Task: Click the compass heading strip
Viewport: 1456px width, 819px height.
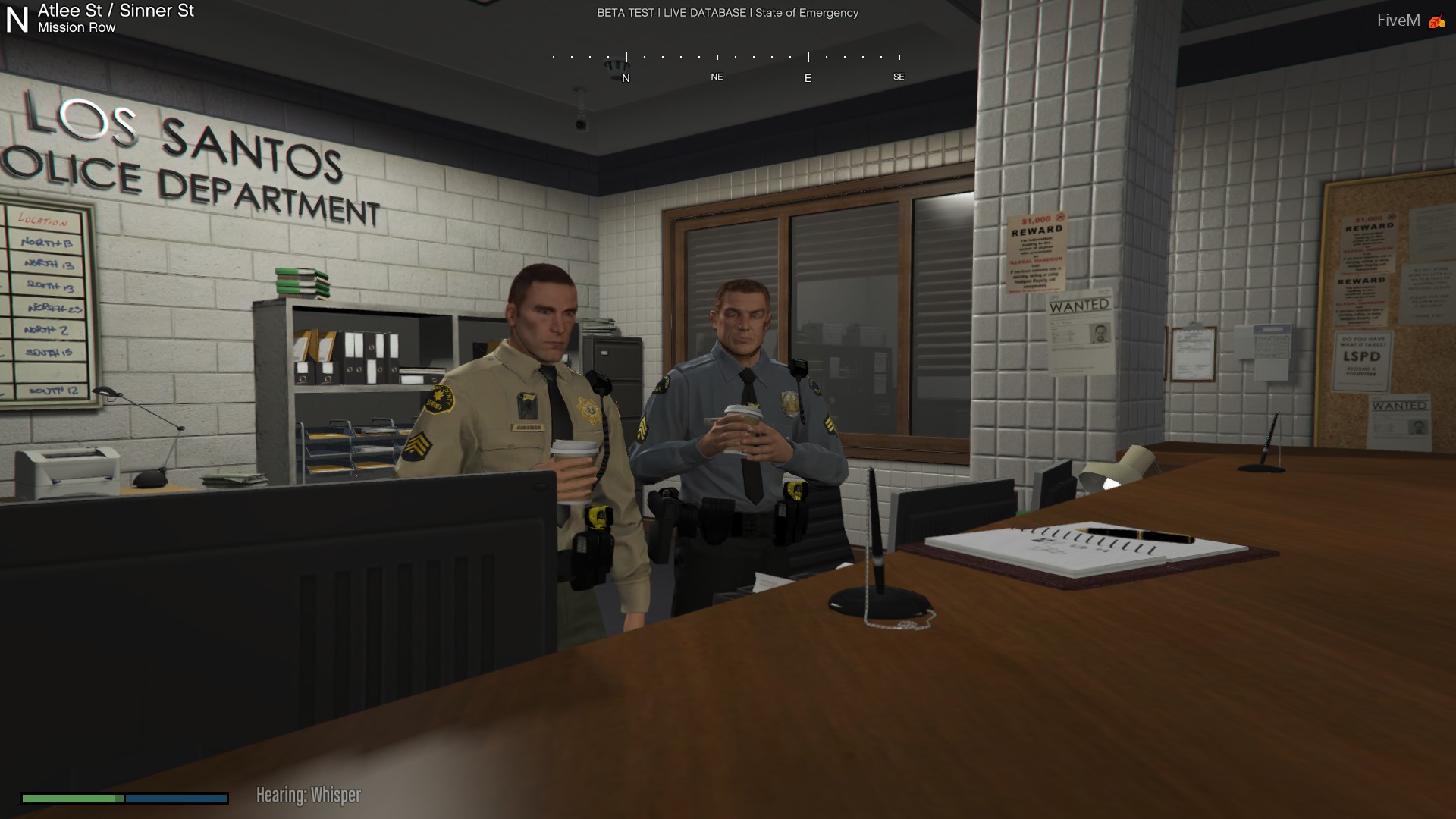Action: (x=726, y=67)
